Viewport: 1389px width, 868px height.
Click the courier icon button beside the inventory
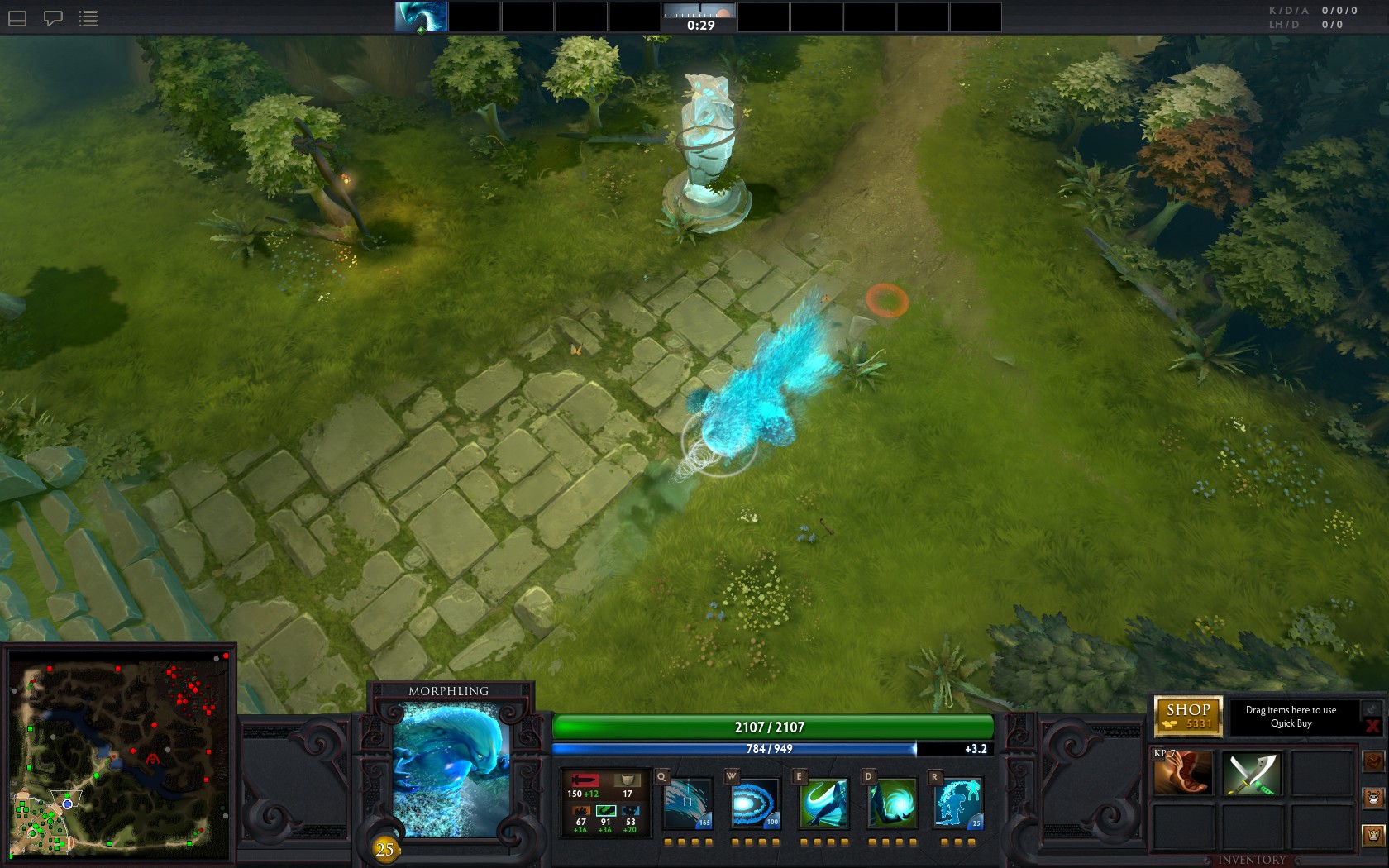1373,799
